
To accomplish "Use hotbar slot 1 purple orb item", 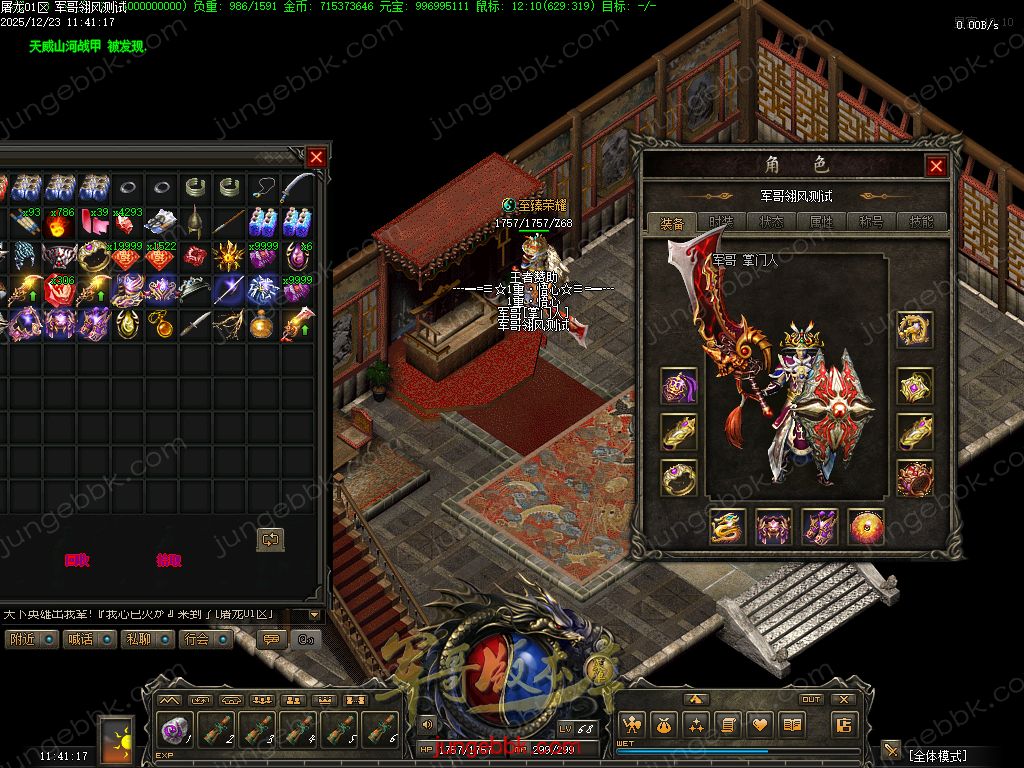I will 175,731.
